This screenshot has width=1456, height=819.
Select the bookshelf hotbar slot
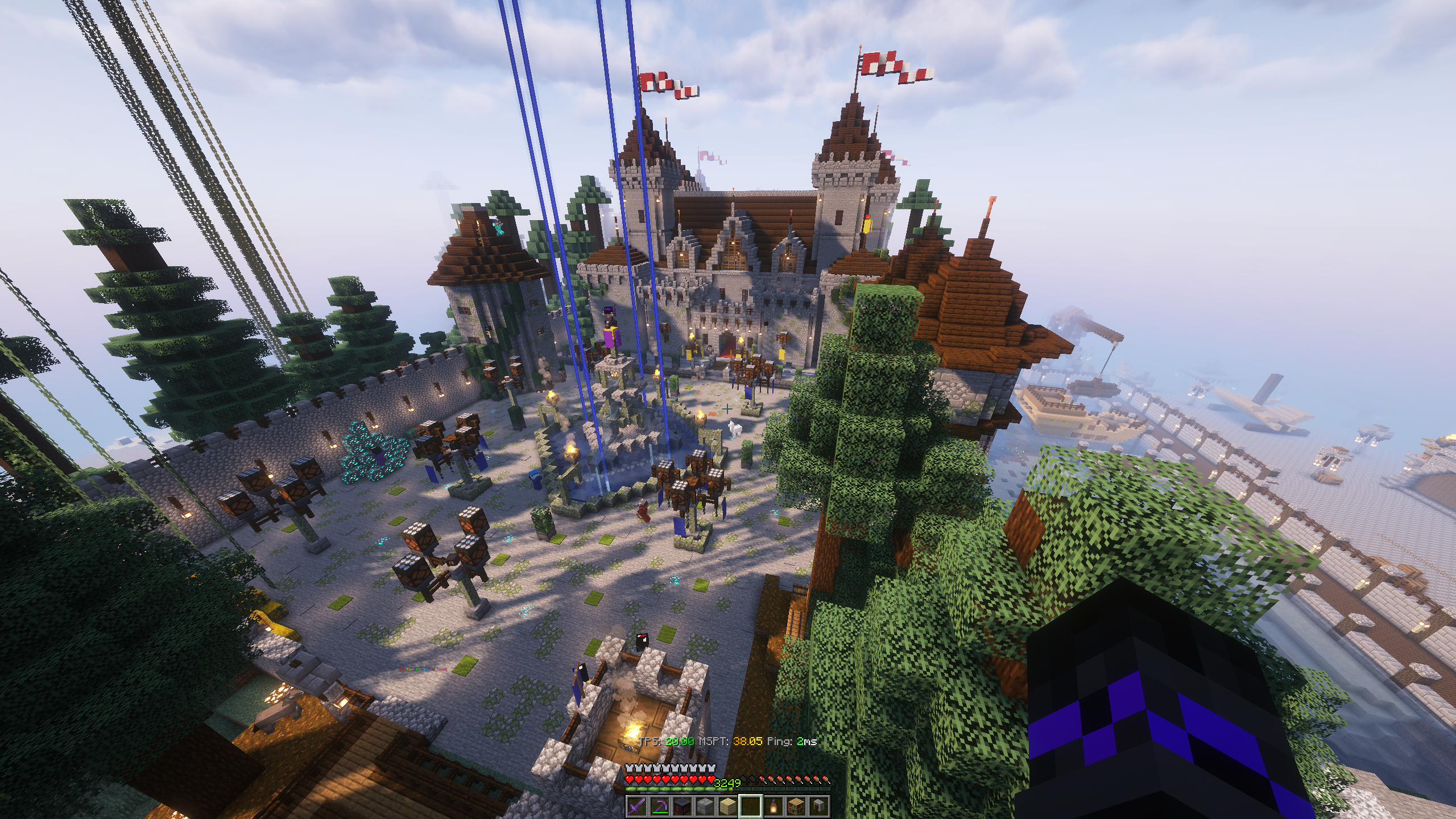point(796,806)
